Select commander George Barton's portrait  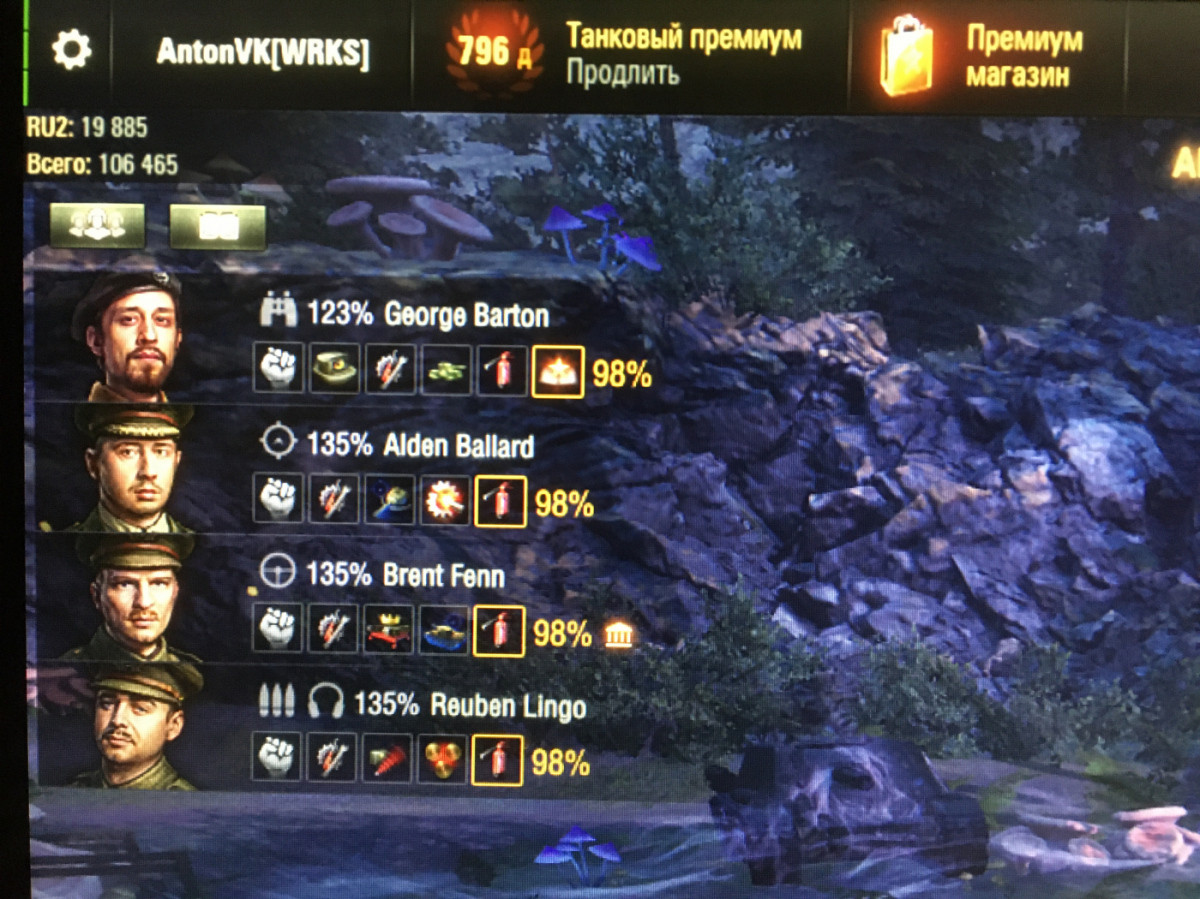click(x=127, y=334)
